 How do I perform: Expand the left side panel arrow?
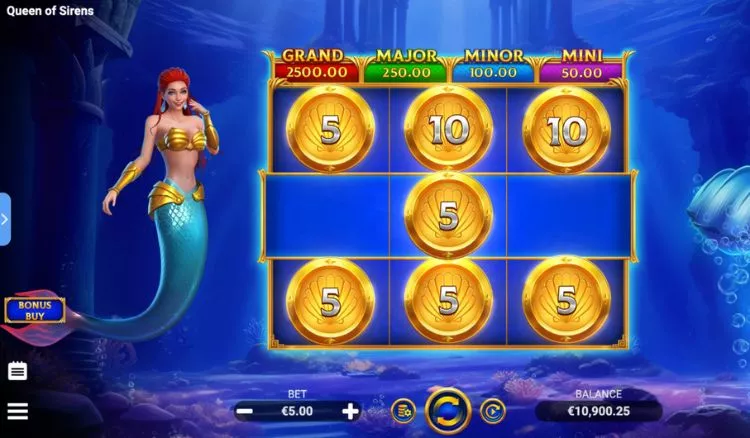pos(5,218)
